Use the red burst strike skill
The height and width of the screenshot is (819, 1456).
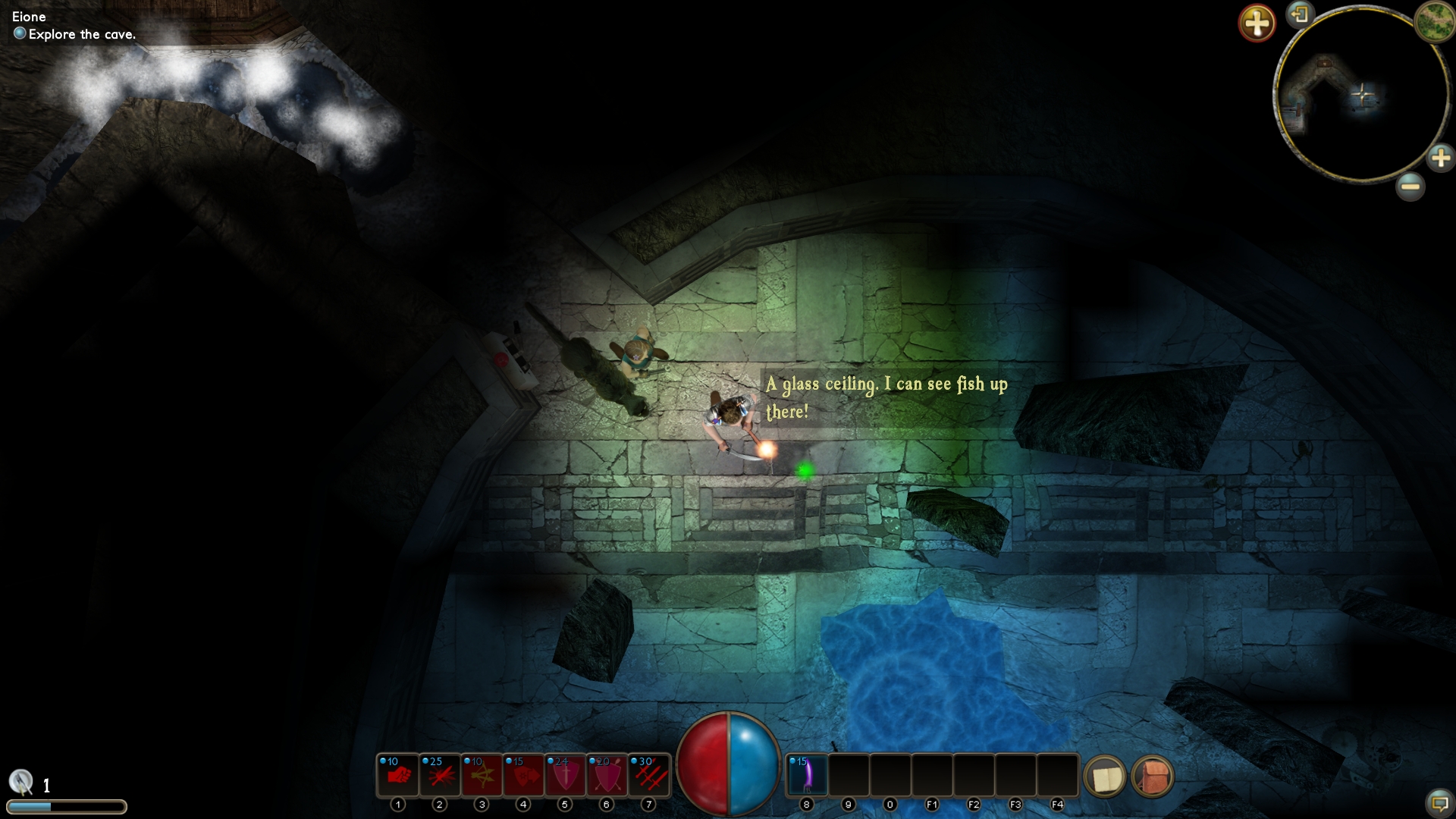440,775
